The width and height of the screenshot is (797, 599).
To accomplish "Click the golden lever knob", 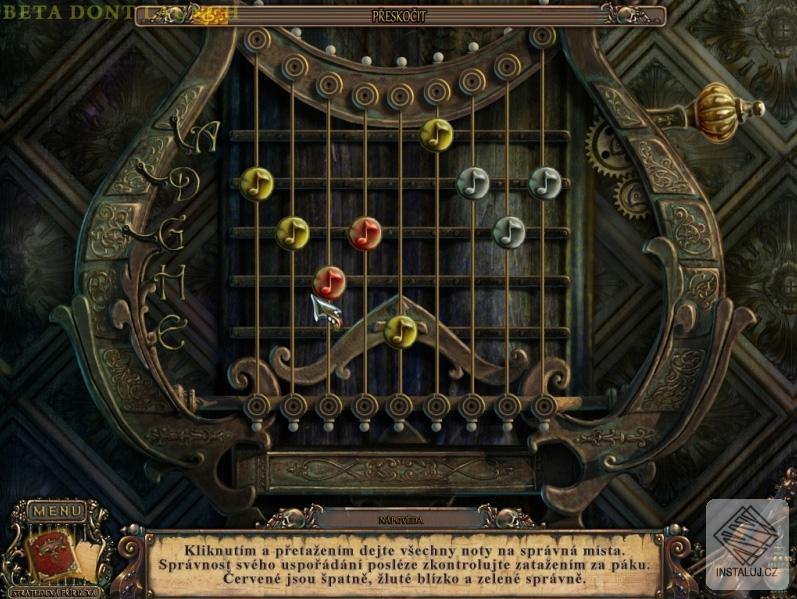I will [x=715, y=106].
